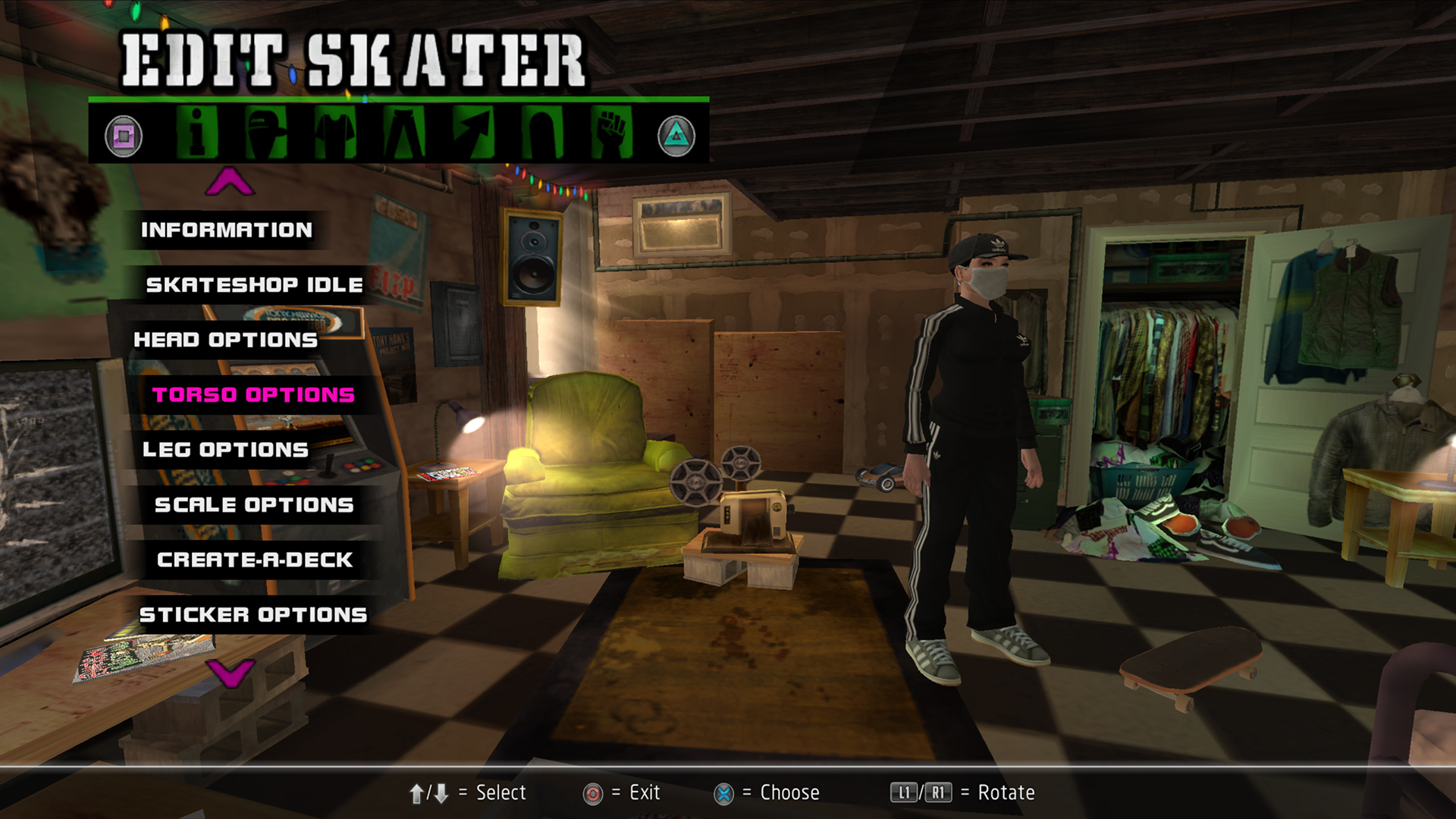Select Create-A-Deck
Viewport: 1456px width, 819px height.
click(x=254, y=560)
